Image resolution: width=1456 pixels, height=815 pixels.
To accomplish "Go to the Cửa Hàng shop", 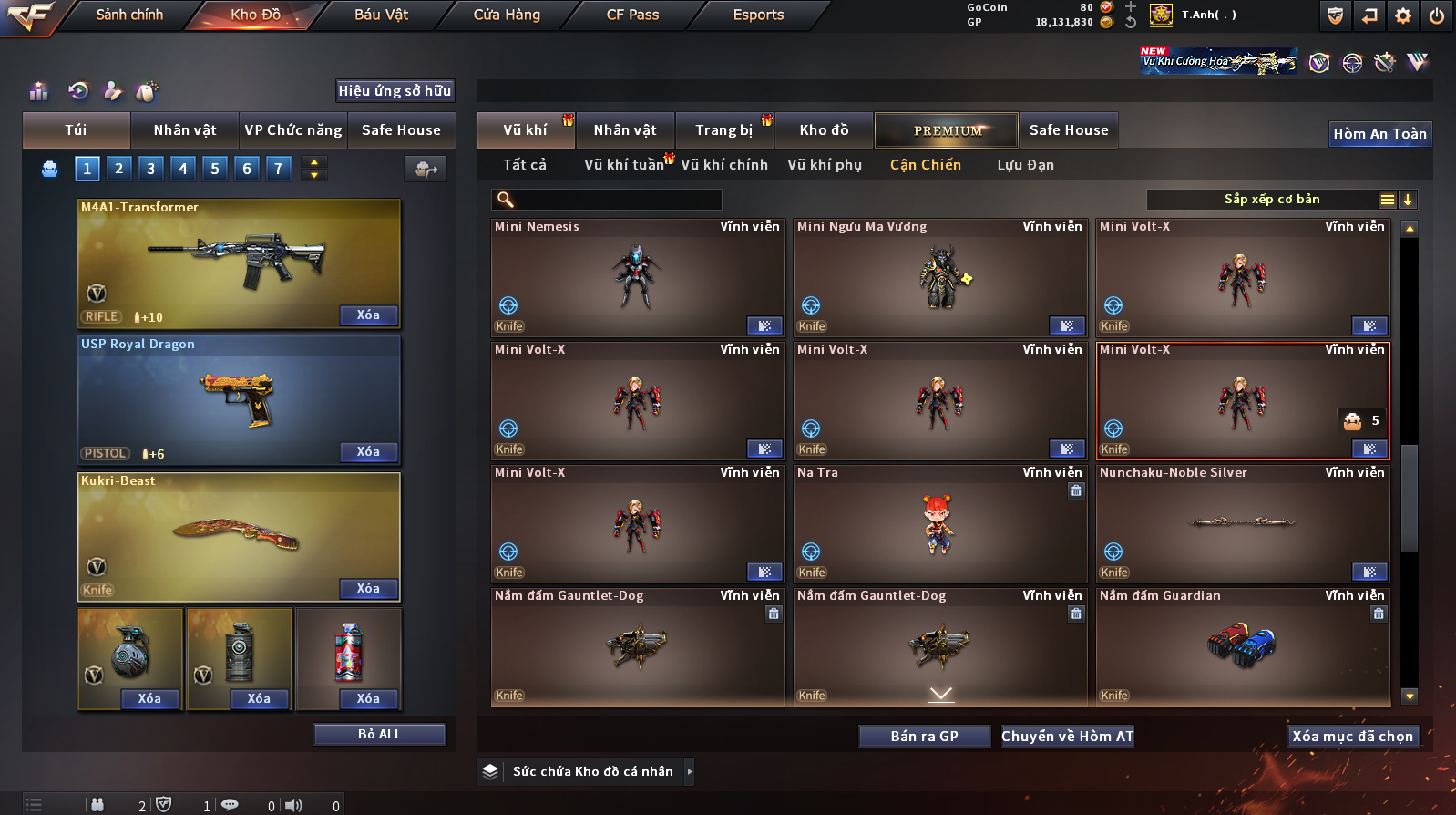I will click(x=507, y=15).
